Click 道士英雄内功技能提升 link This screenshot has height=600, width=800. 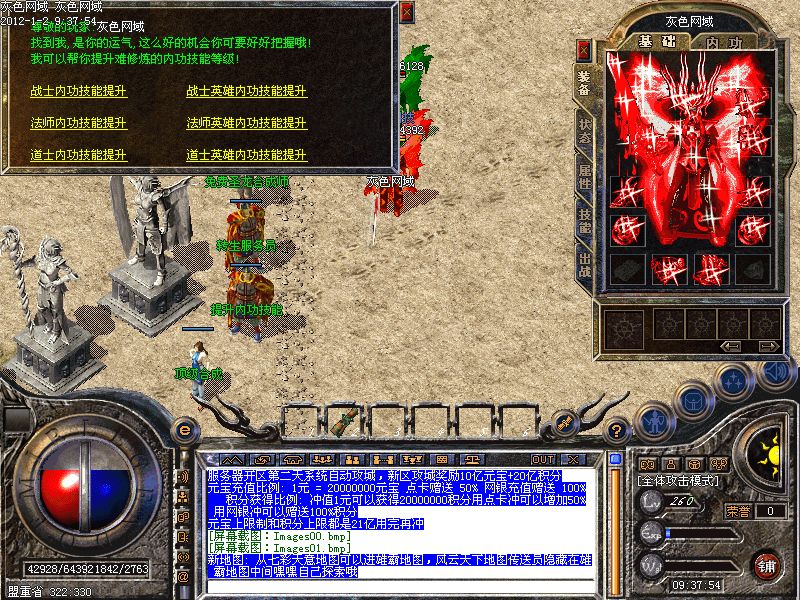click(x=246, y=155)
